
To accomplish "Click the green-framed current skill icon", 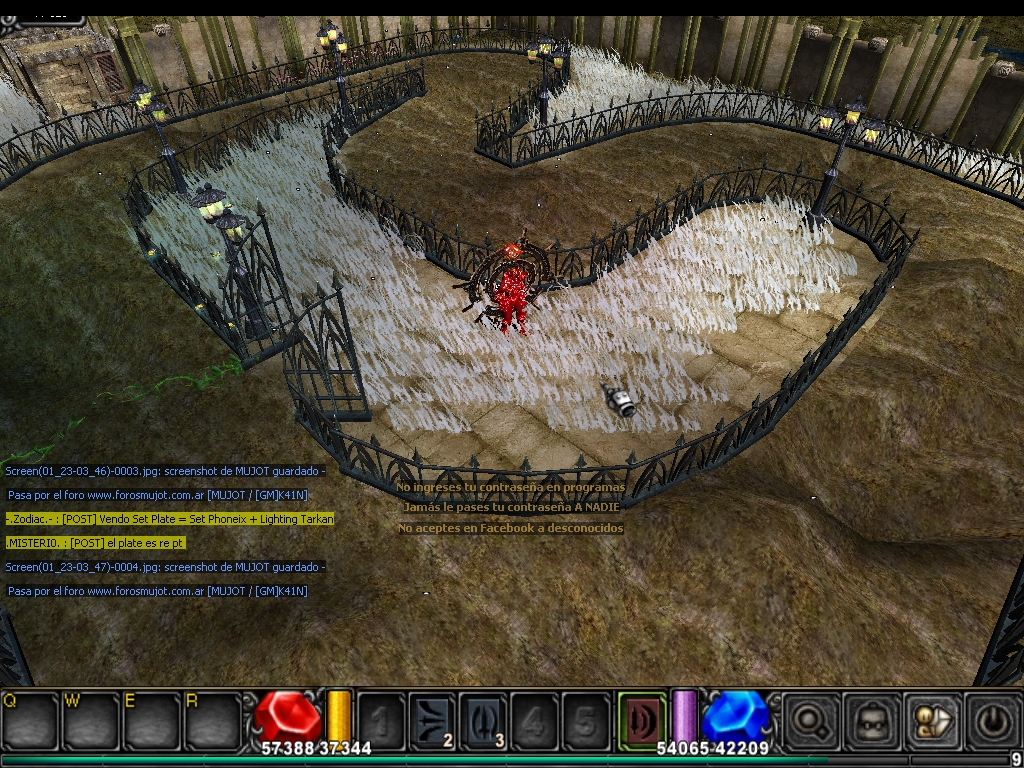I will [x=641, y=720].
